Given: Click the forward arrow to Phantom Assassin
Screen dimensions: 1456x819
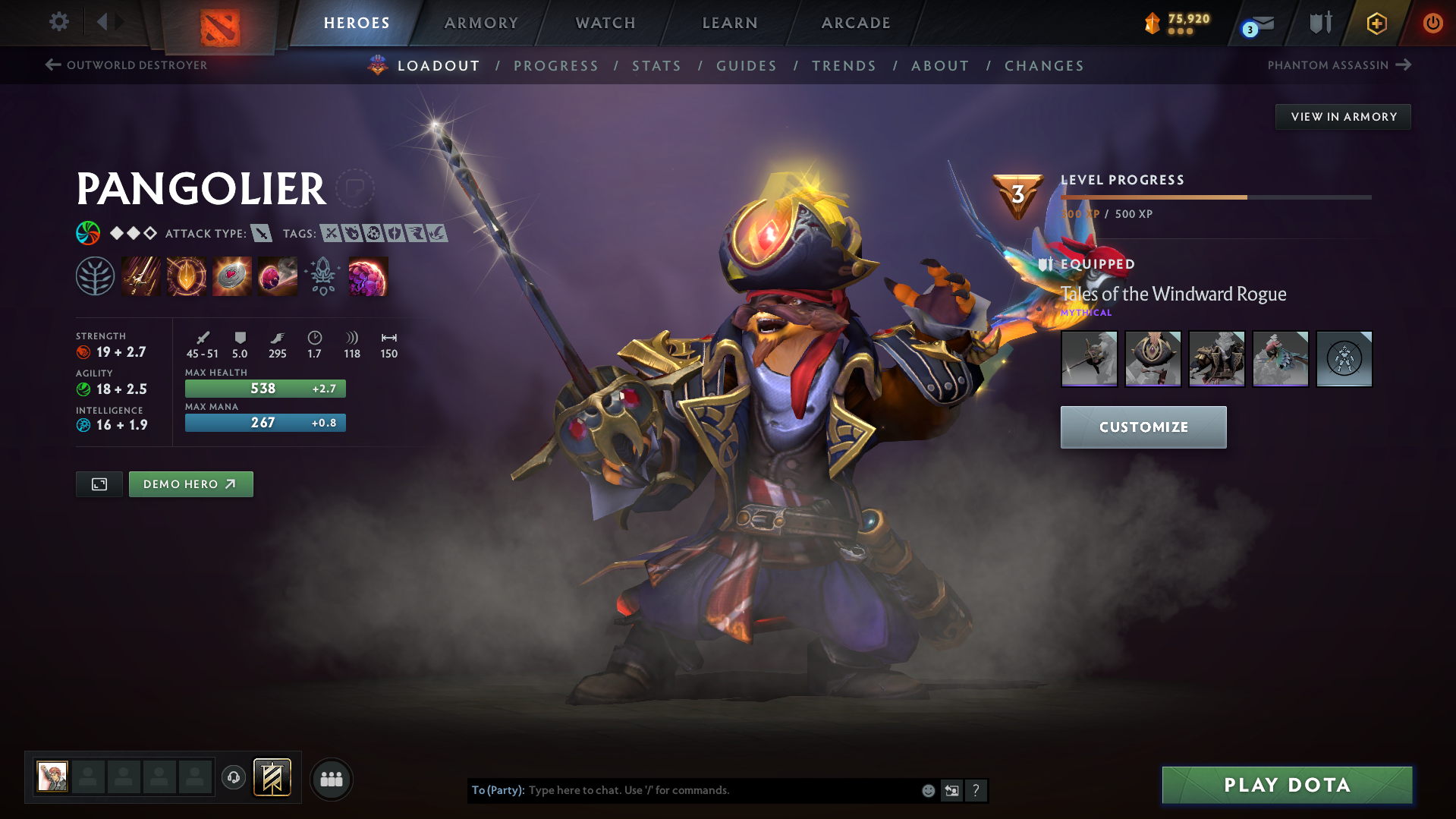Looking at the screenshot, I should 1405,65.
